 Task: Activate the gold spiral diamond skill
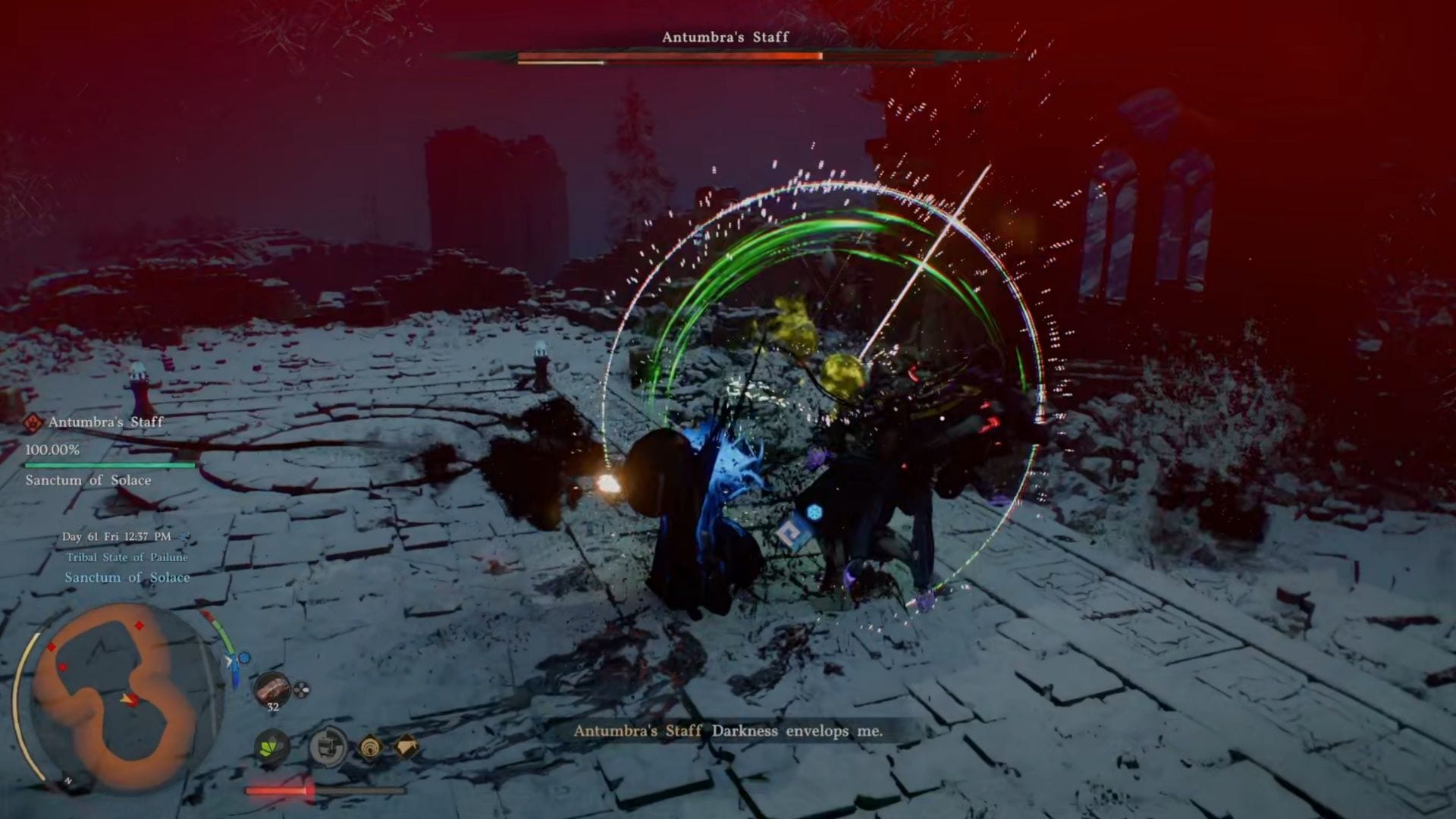pyautogui.click(x=370, y=748)
